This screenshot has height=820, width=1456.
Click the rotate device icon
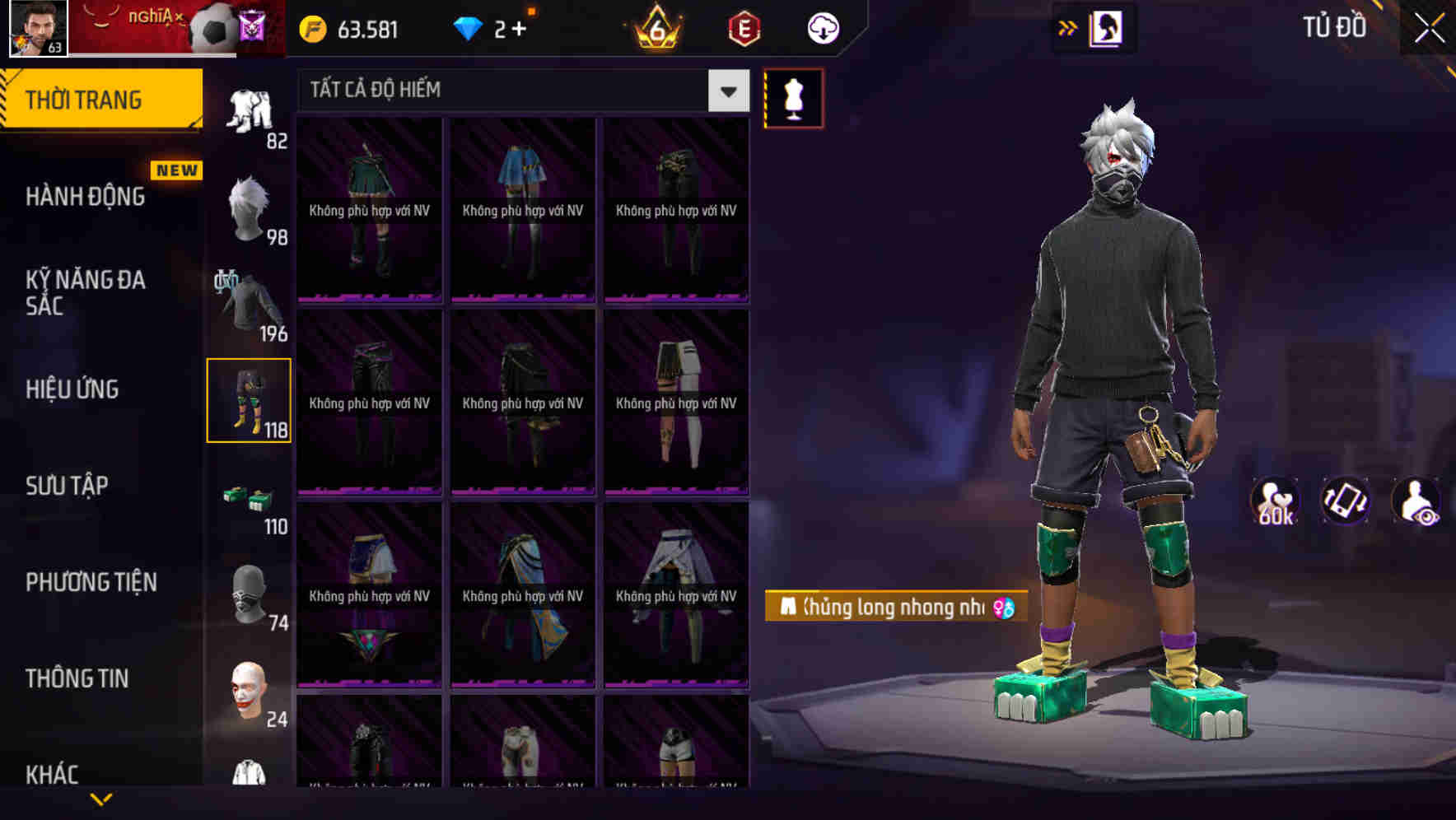1346,501
